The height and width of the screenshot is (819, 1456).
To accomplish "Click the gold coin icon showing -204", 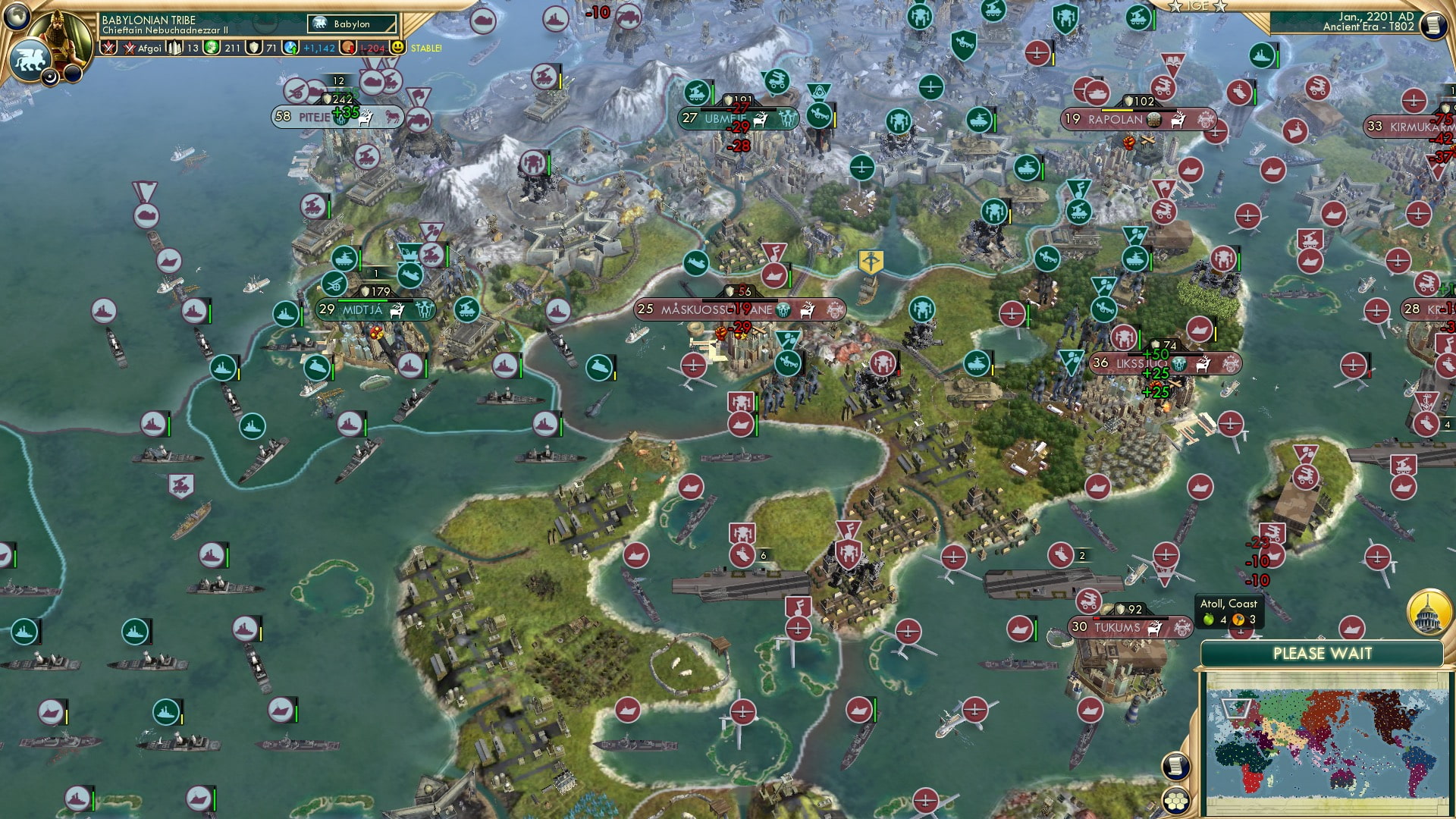I will (x=347, y=47).
